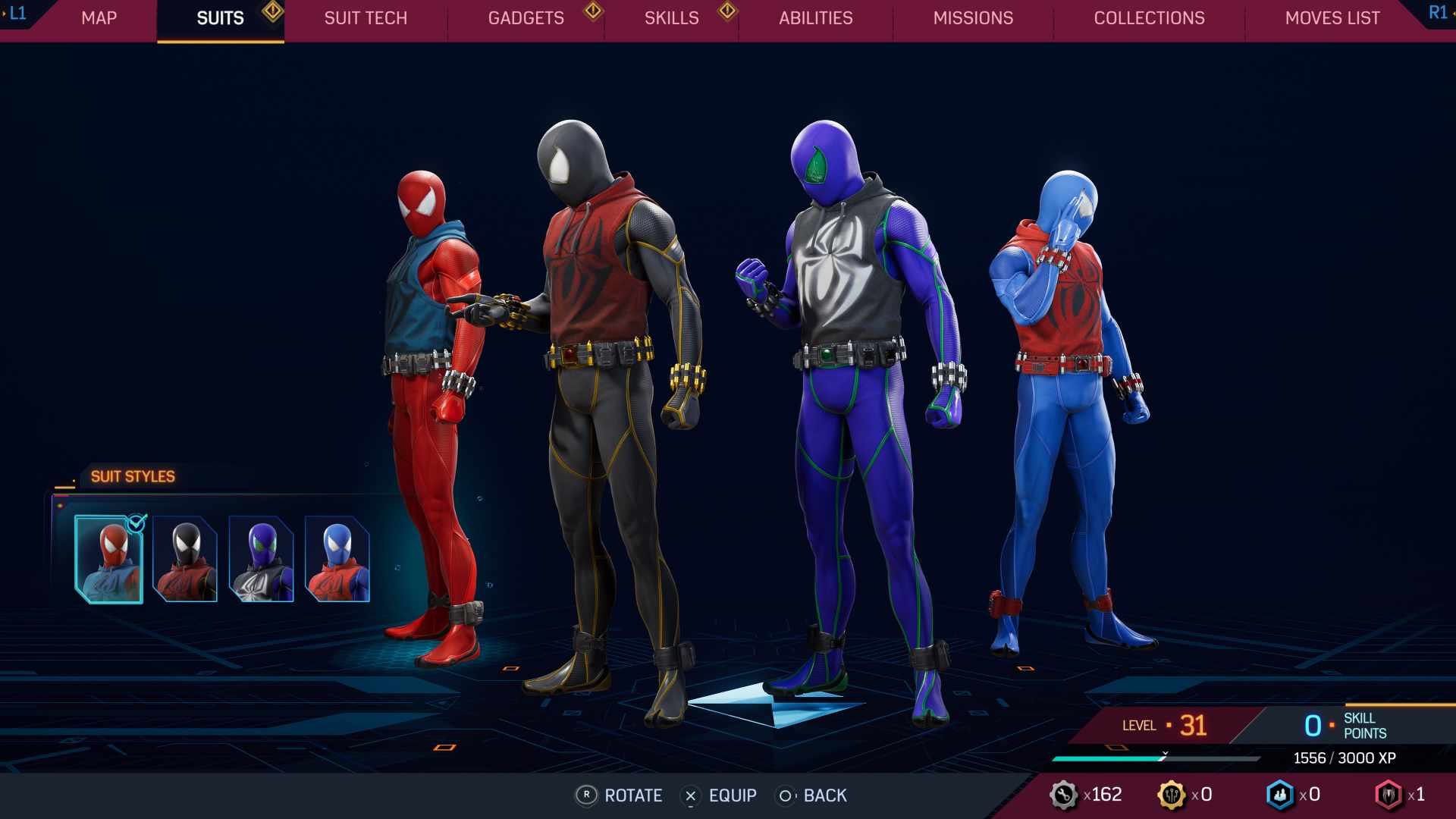Image resolution: width=1456 pixels, height=819 pixels.
Task: Click the diamond upgrade icon beside SUITS
Action: click(273, 12)
